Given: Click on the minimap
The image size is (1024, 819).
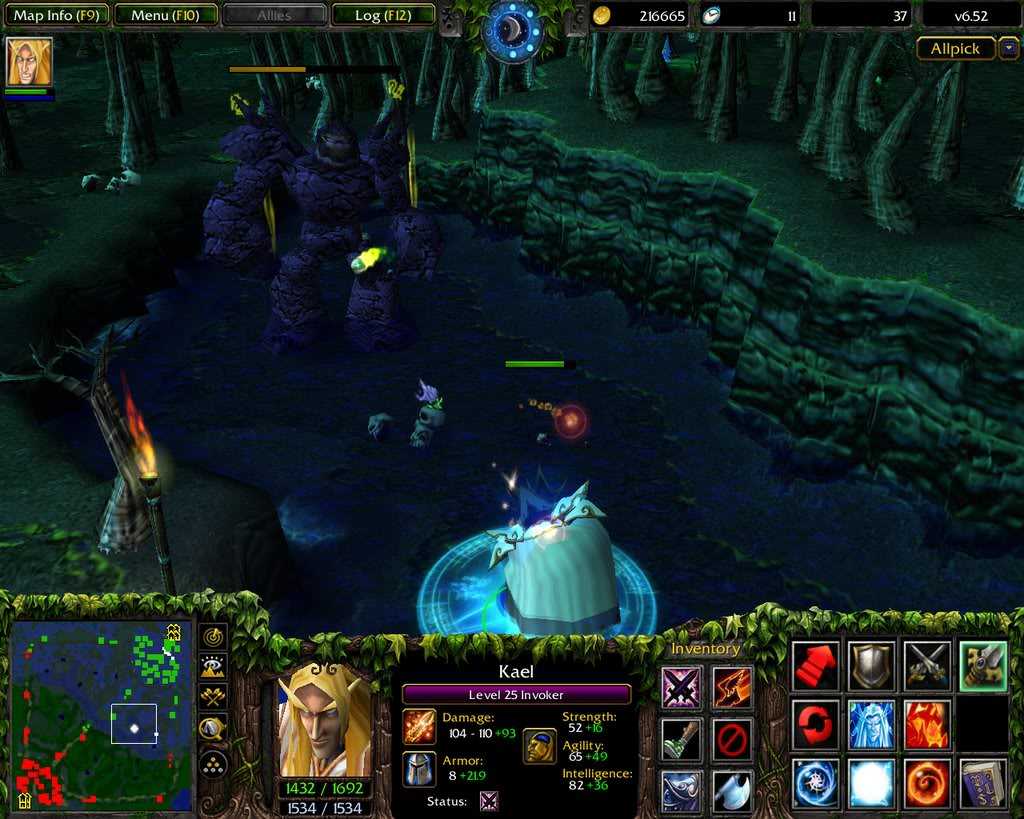Looking at the screenshot, I should (x=100, y=714).
